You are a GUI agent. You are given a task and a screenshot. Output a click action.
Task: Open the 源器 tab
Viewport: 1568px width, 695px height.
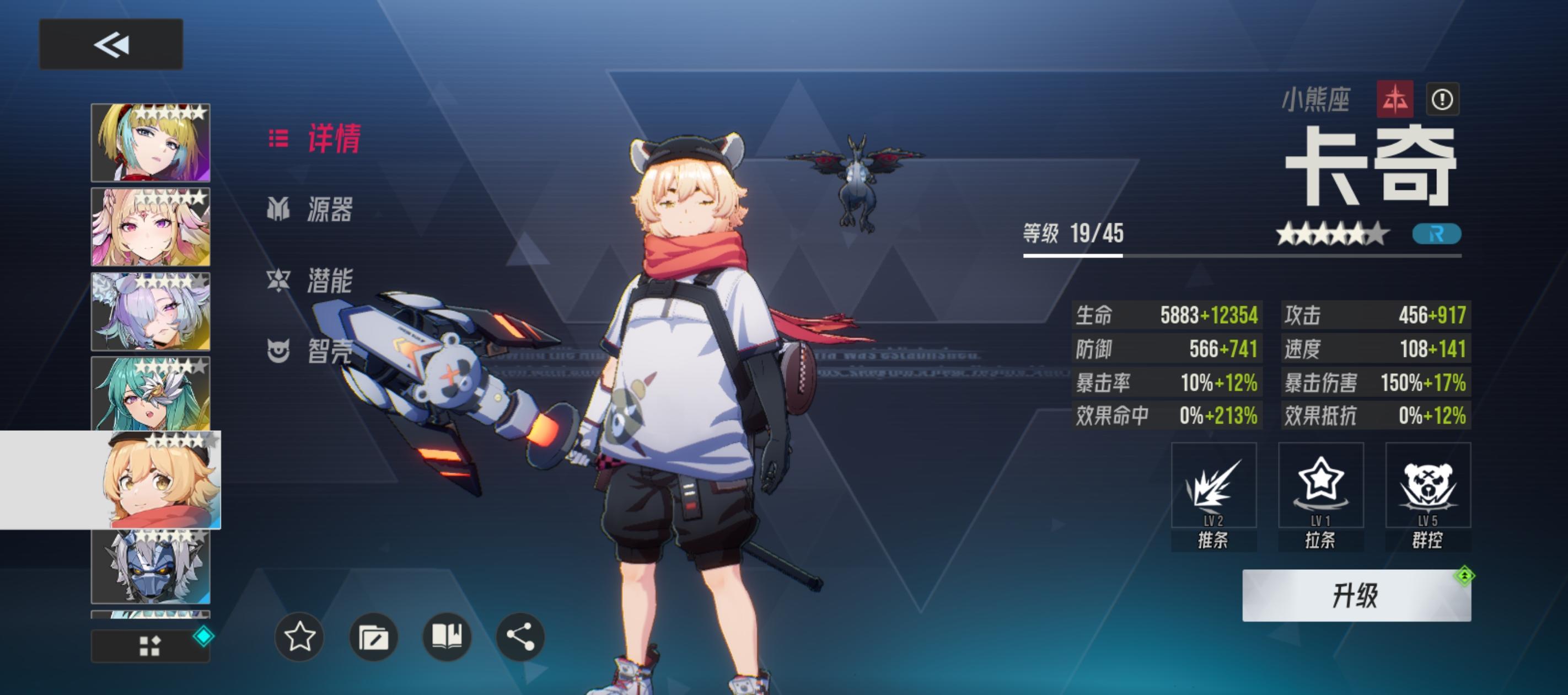tap(310, 210)
